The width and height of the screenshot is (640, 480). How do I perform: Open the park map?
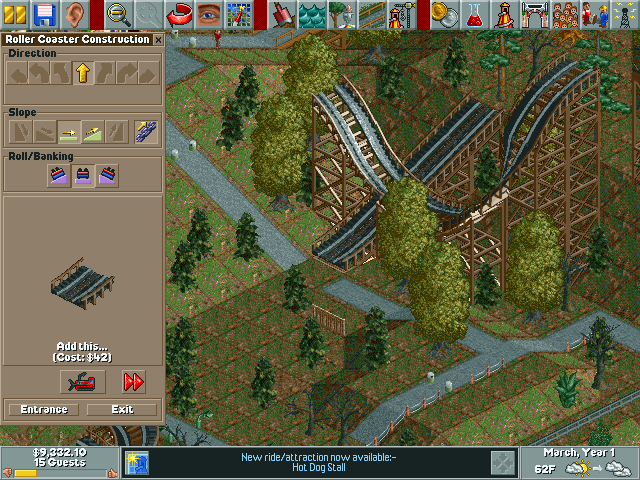coord(238,14)
